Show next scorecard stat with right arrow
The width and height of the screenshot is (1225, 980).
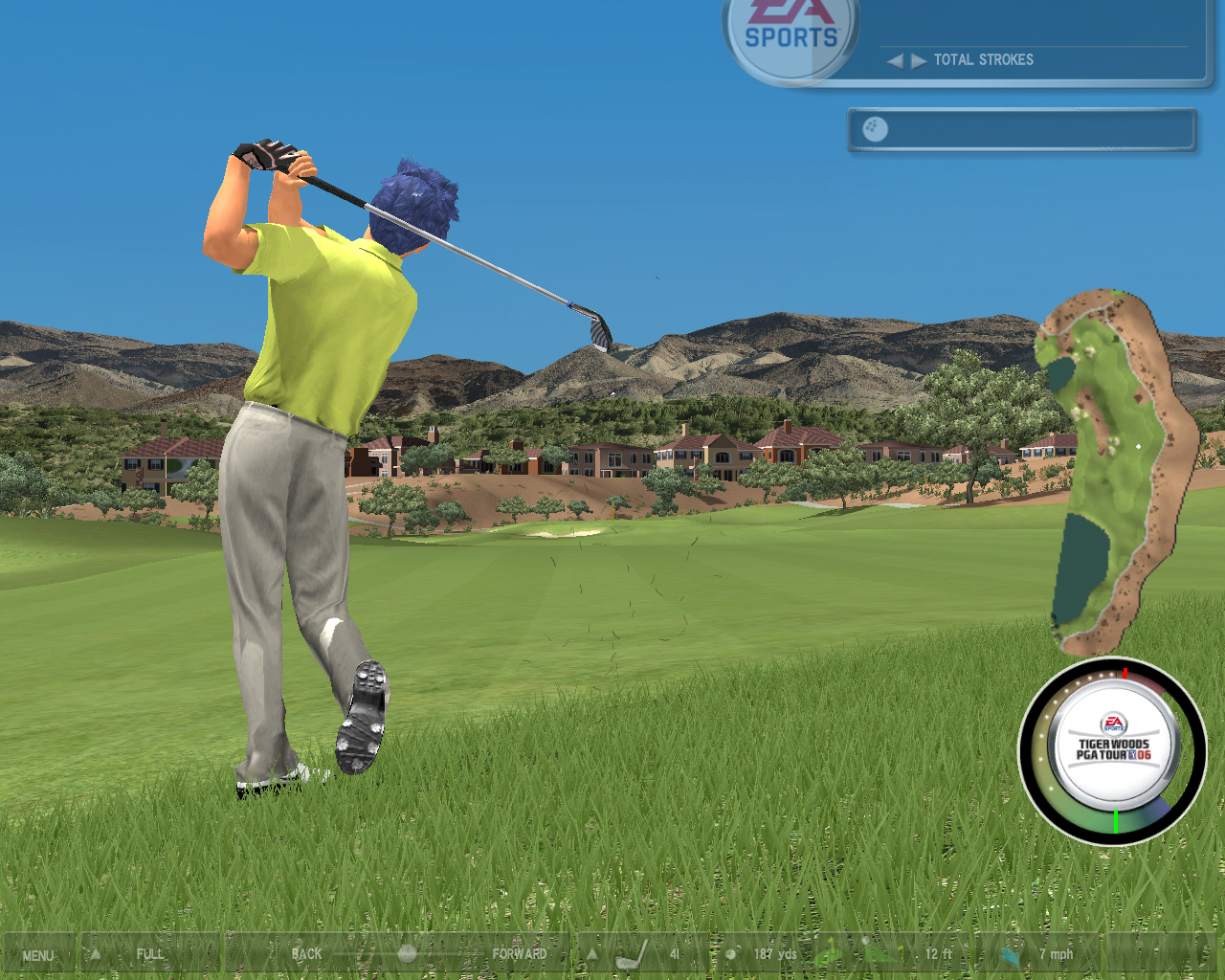point(919,60)
